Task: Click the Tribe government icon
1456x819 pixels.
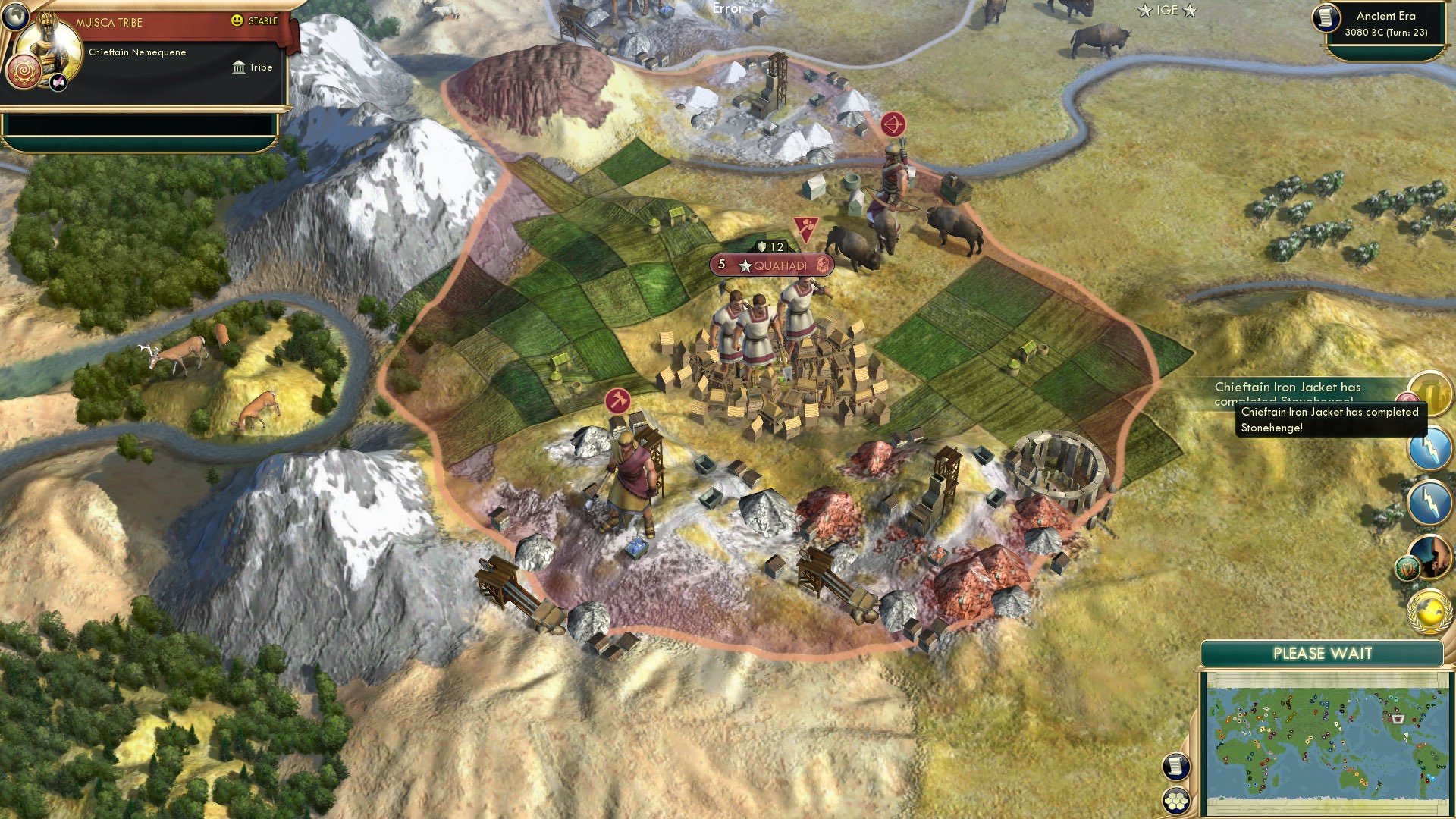Action: (x=239, y=67)
